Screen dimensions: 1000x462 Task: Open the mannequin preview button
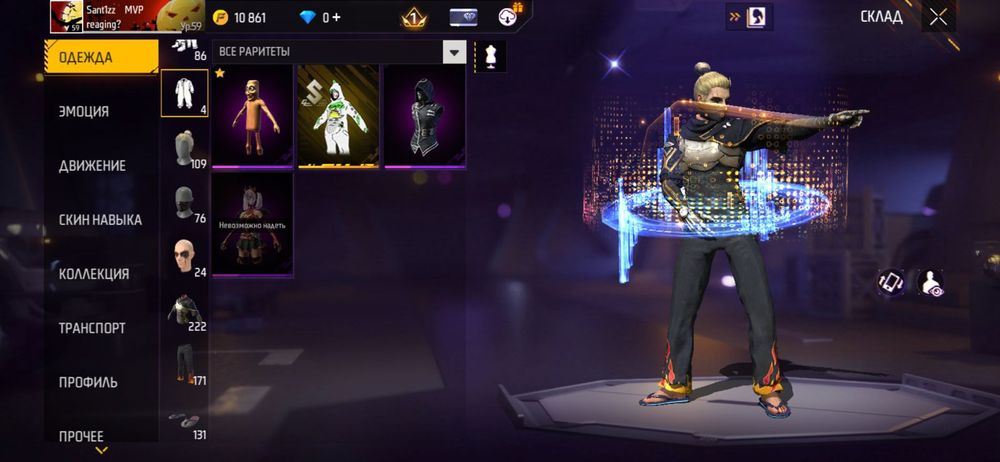pos(490,54)
